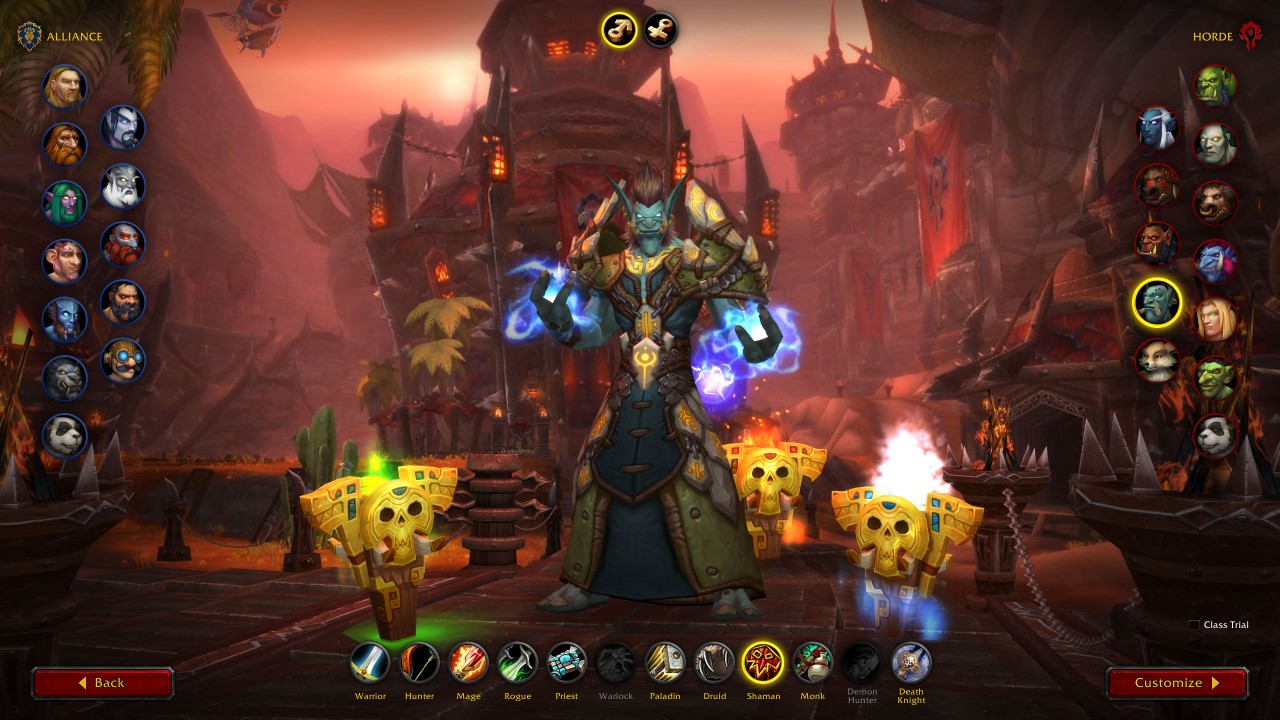Continue to the Customize screen

pos(1177,683)
